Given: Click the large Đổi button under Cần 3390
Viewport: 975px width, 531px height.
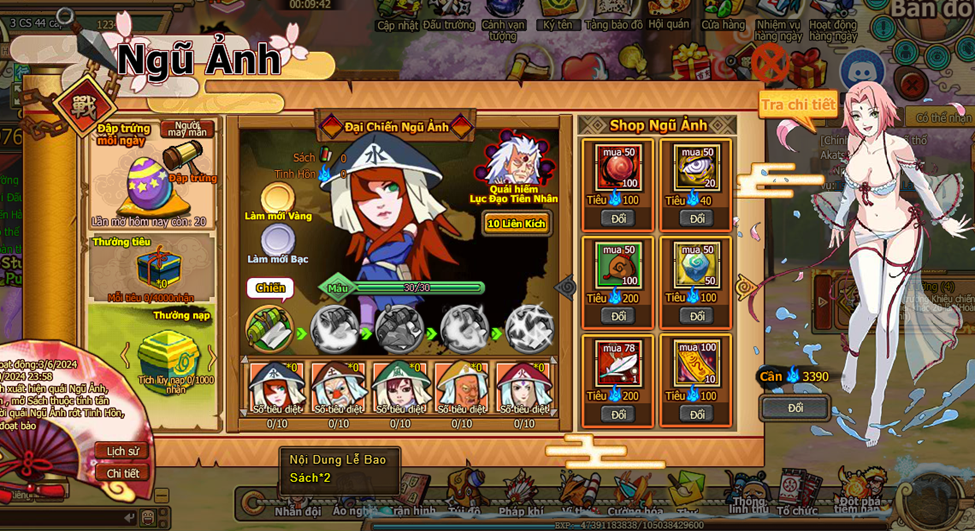Looking at the screenshot, I should (795, 408).
